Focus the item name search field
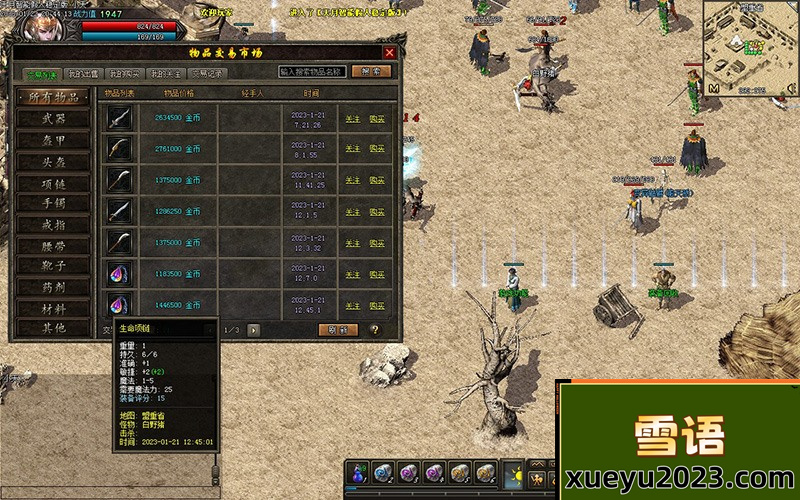The height and width of the screenshot is (500, 800). (312, 72)
